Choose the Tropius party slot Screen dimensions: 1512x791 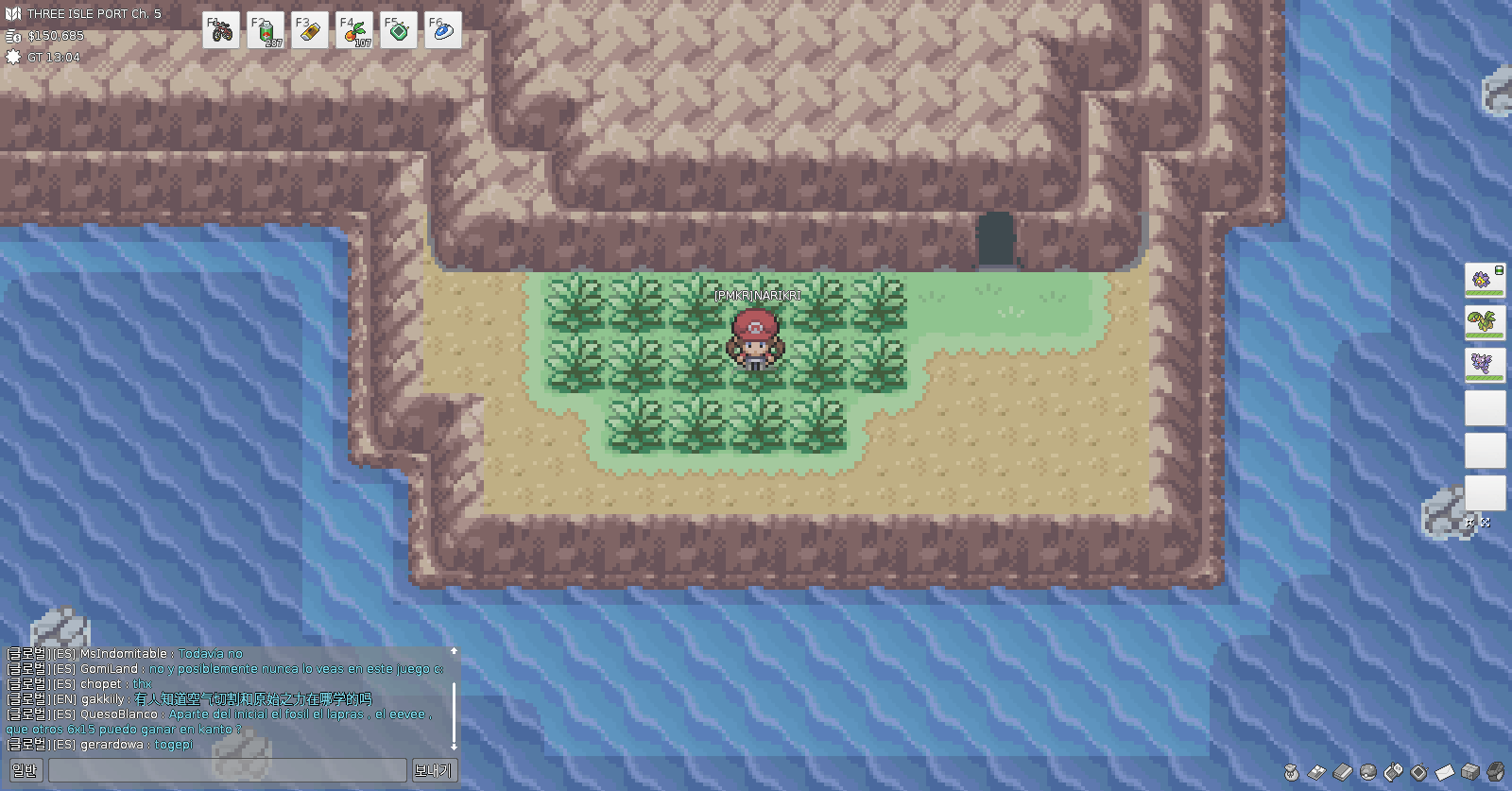[1485, 322]
